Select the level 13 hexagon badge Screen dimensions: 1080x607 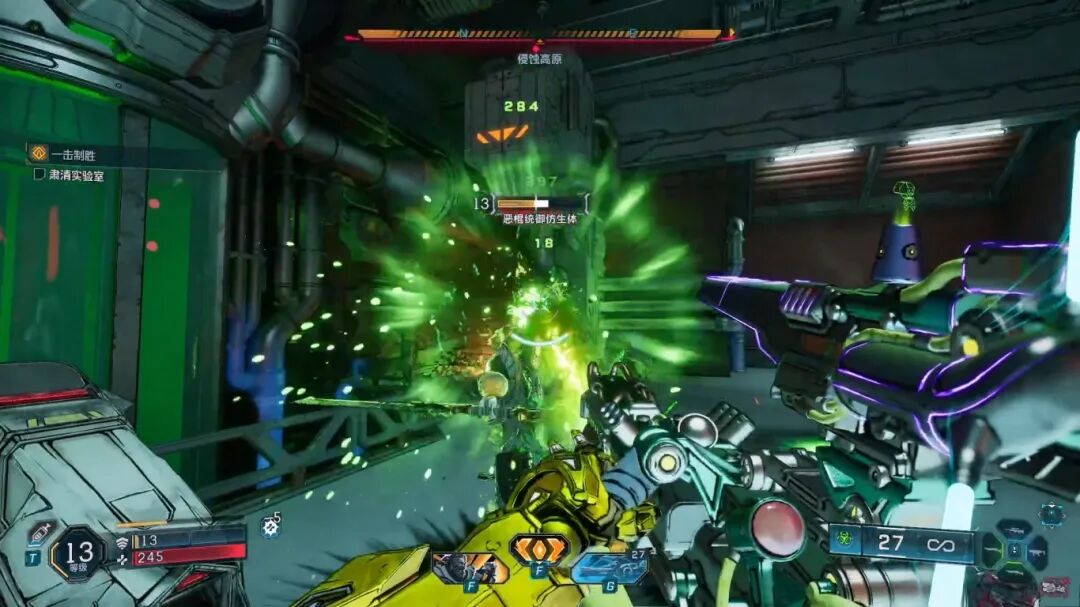(x=77, y=552)
